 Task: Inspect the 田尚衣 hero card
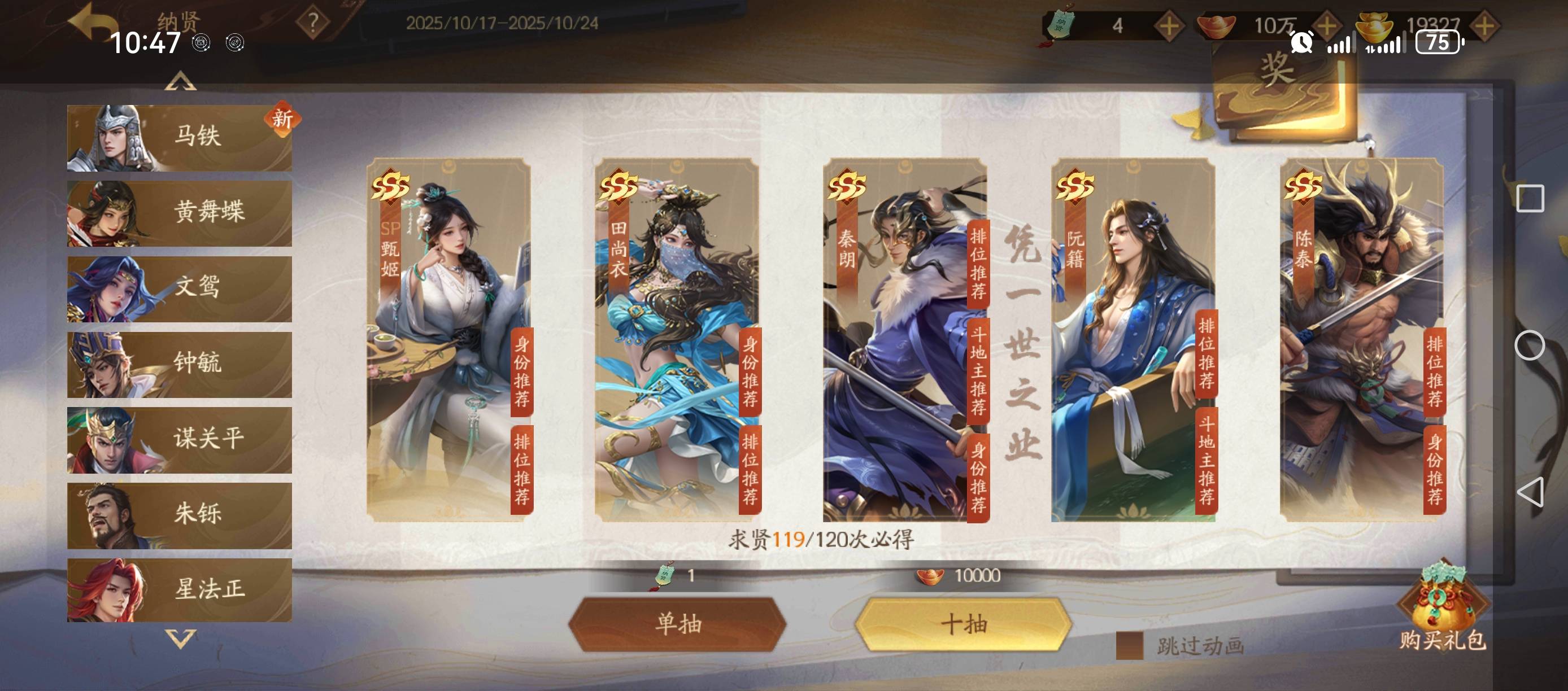[677, 339]
